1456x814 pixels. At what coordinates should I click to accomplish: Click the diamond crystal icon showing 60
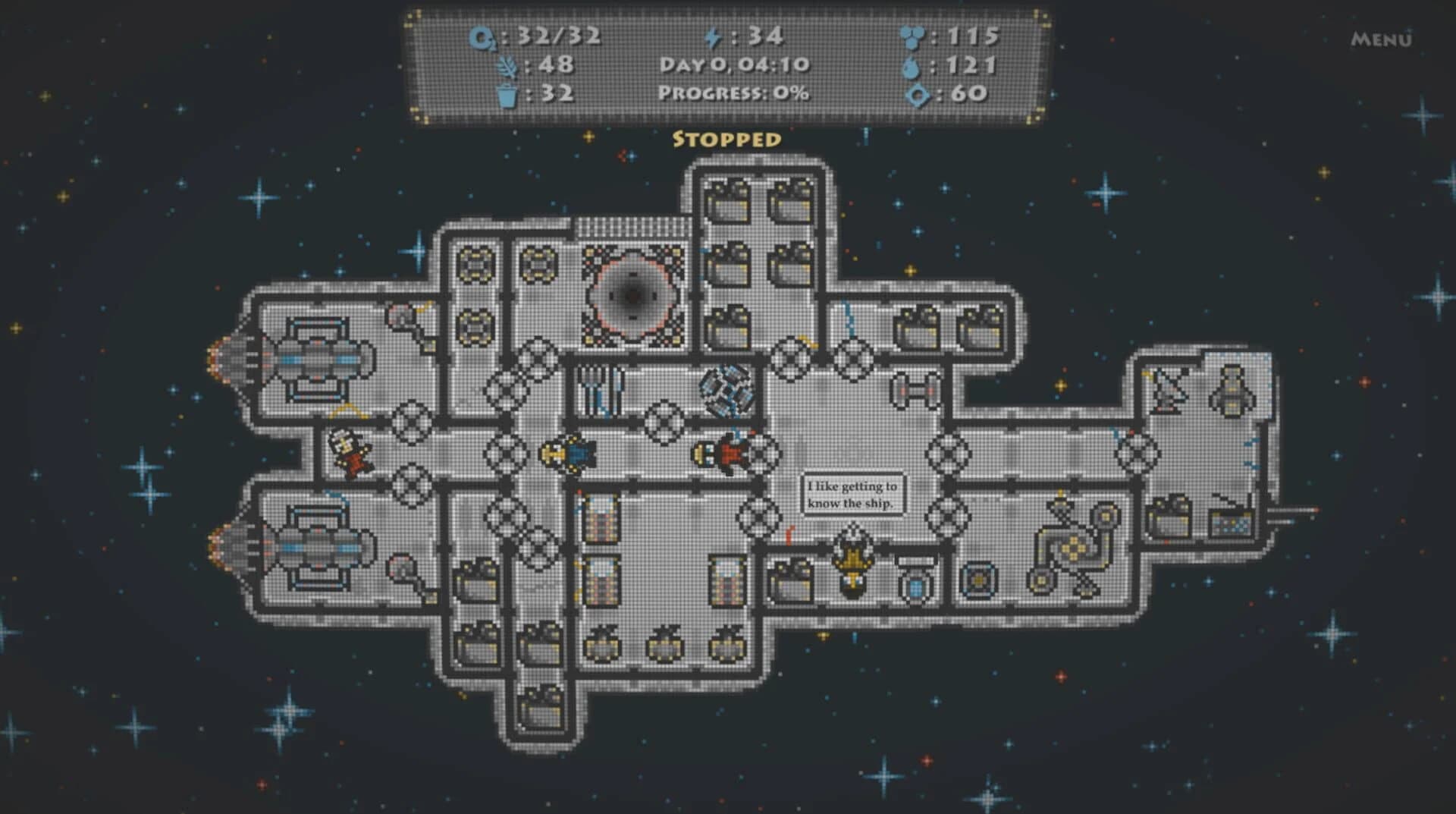tap(918, 96)
